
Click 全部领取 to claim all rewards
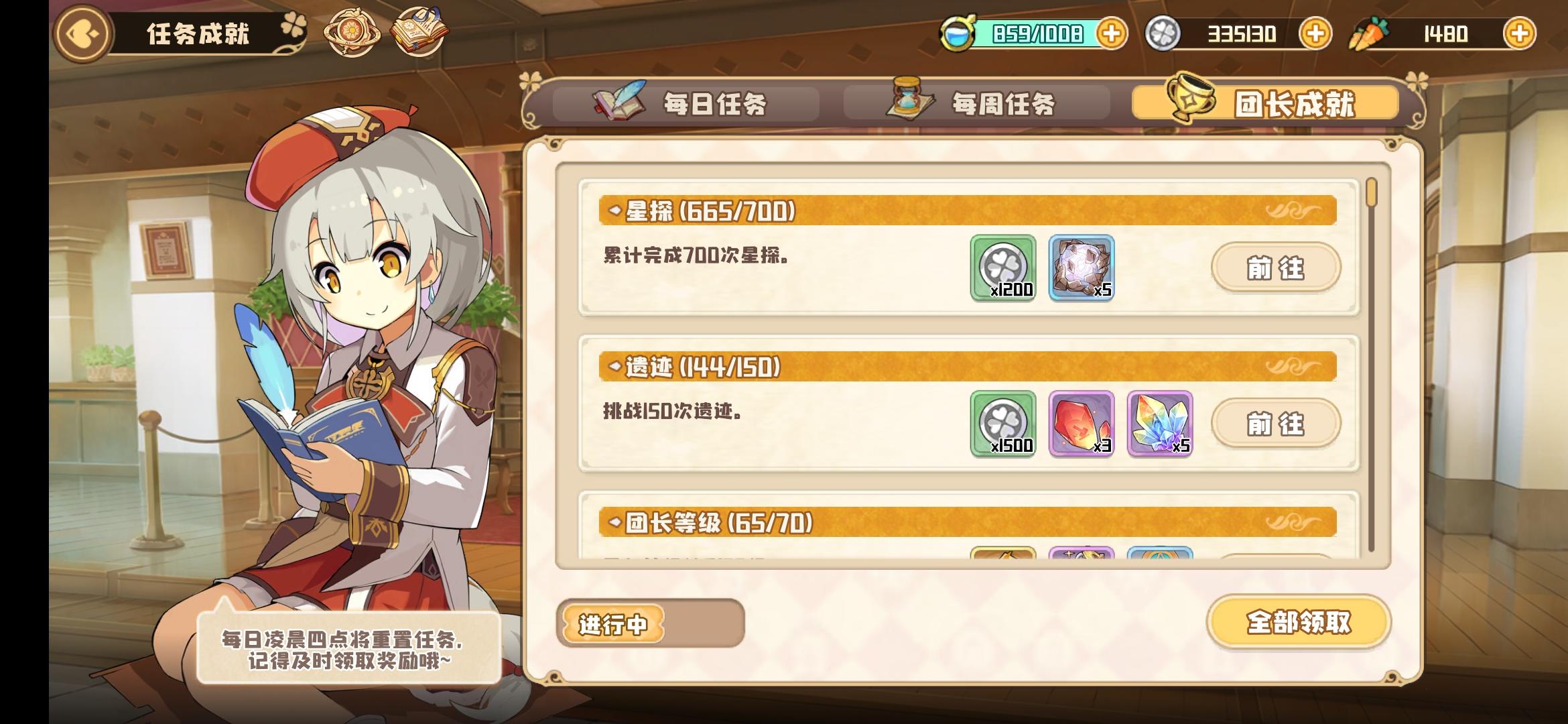point(1298,621)
